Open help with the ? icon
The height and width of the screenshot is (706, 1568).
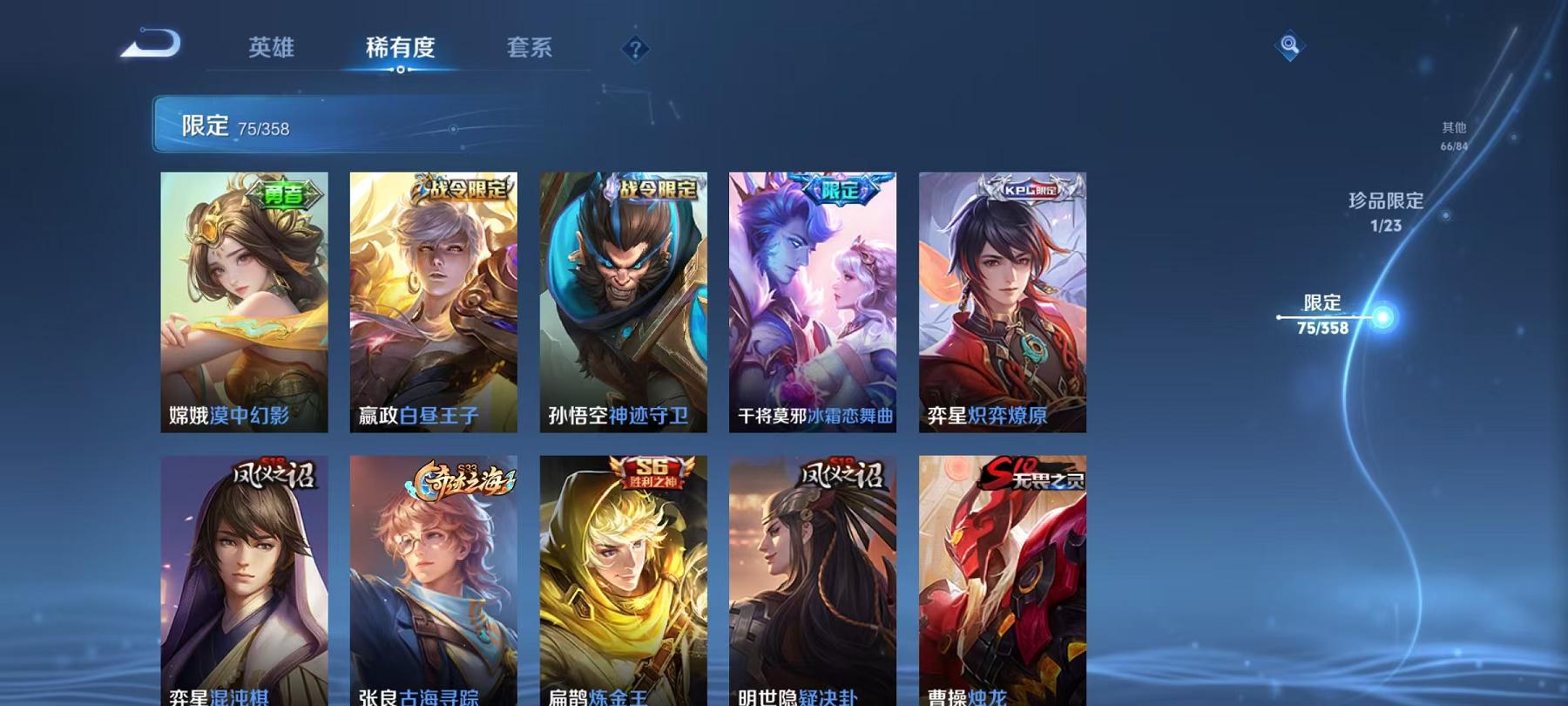pos(635,48)
